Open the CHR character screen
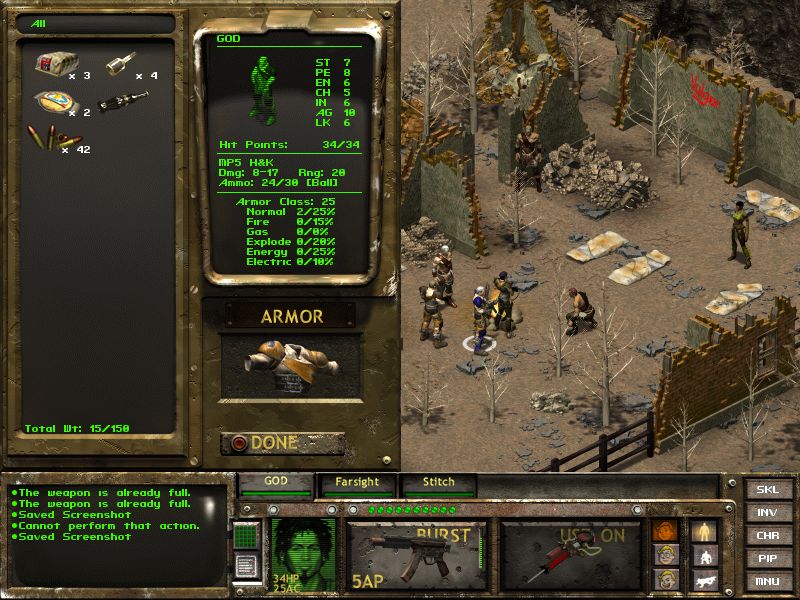The height and width of the screenshot is (600, 800). pyautogui.click(x=767, y=535)
